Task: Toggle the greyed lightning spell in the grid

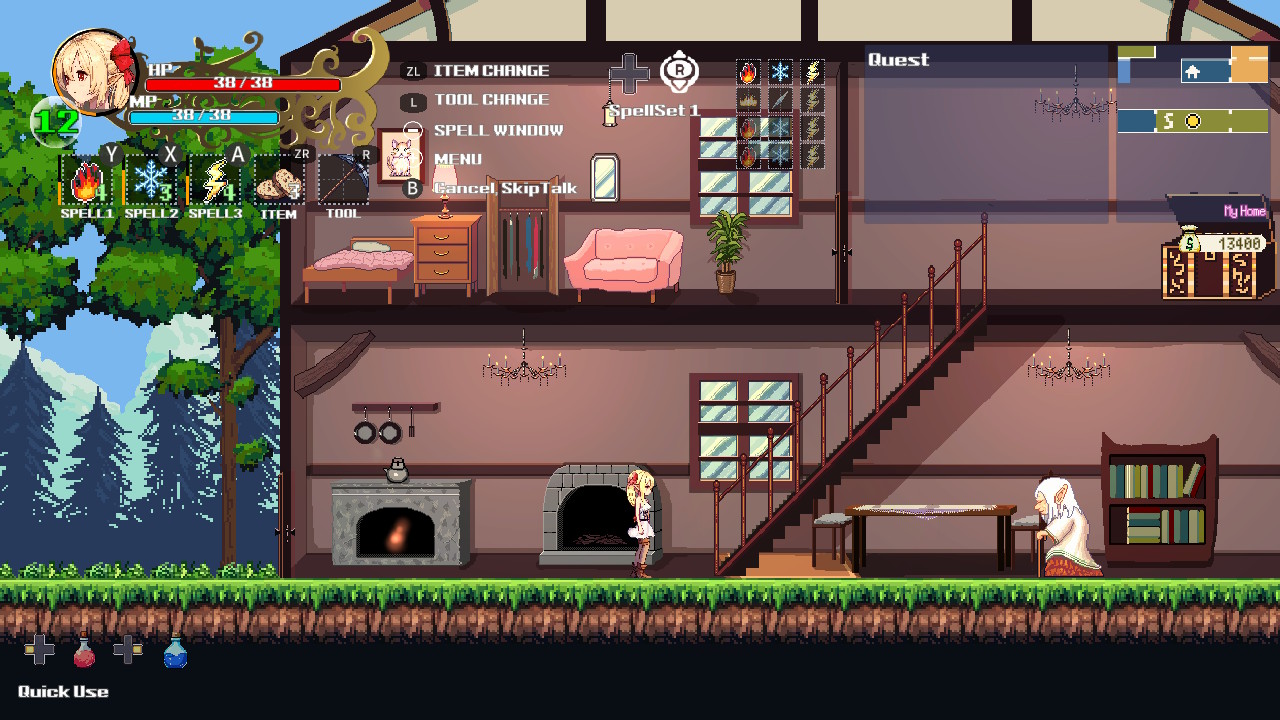Action: coord(811,99)
